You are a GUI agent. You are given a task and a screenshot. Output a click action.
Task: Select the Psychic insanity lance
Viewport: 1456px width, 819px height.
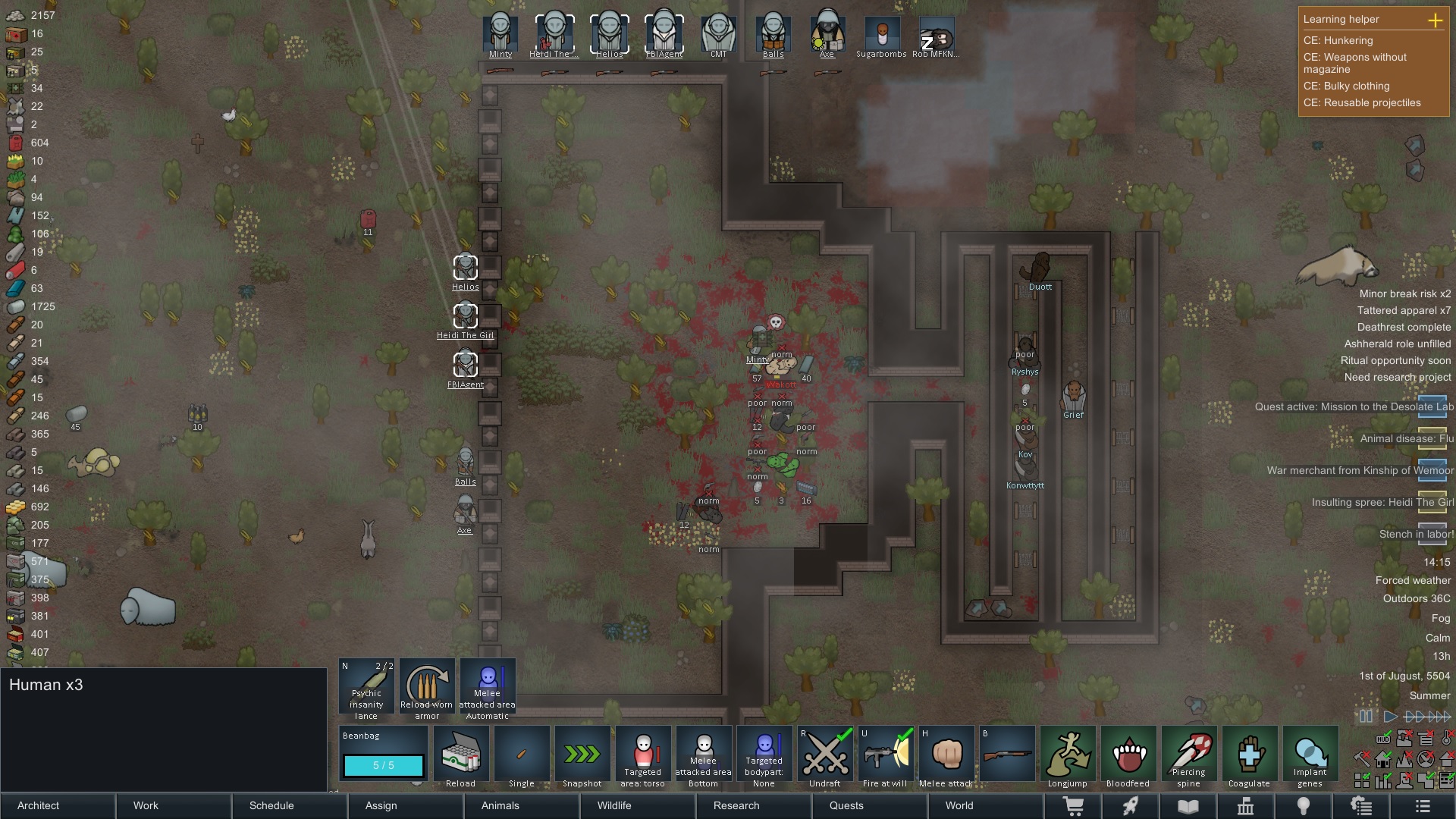[x=366, y=689]
